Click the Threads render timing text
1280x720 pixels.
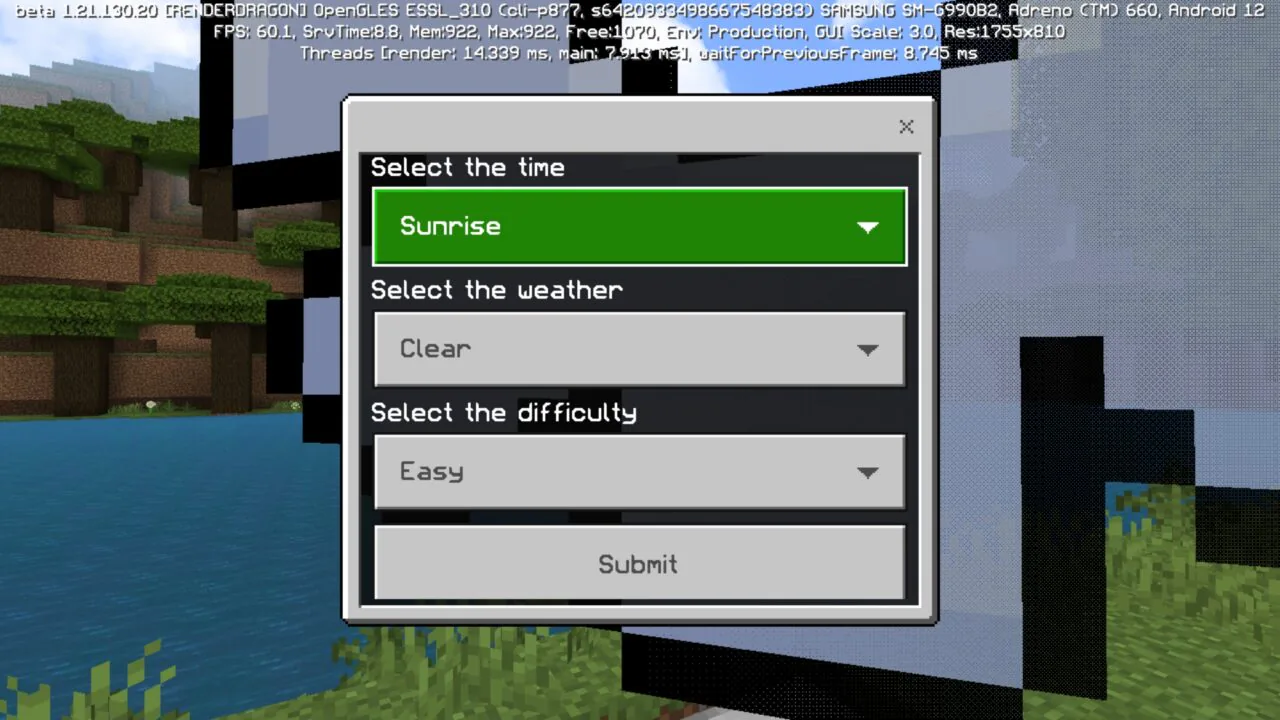point(640,52)
